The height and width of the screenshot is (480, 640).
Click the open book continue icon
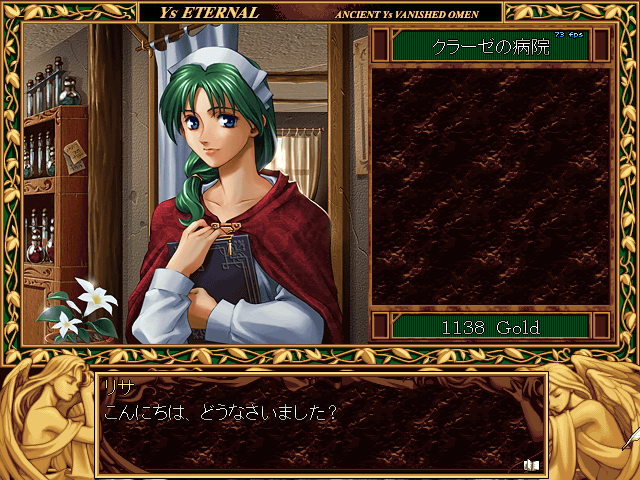click(531, 463)
